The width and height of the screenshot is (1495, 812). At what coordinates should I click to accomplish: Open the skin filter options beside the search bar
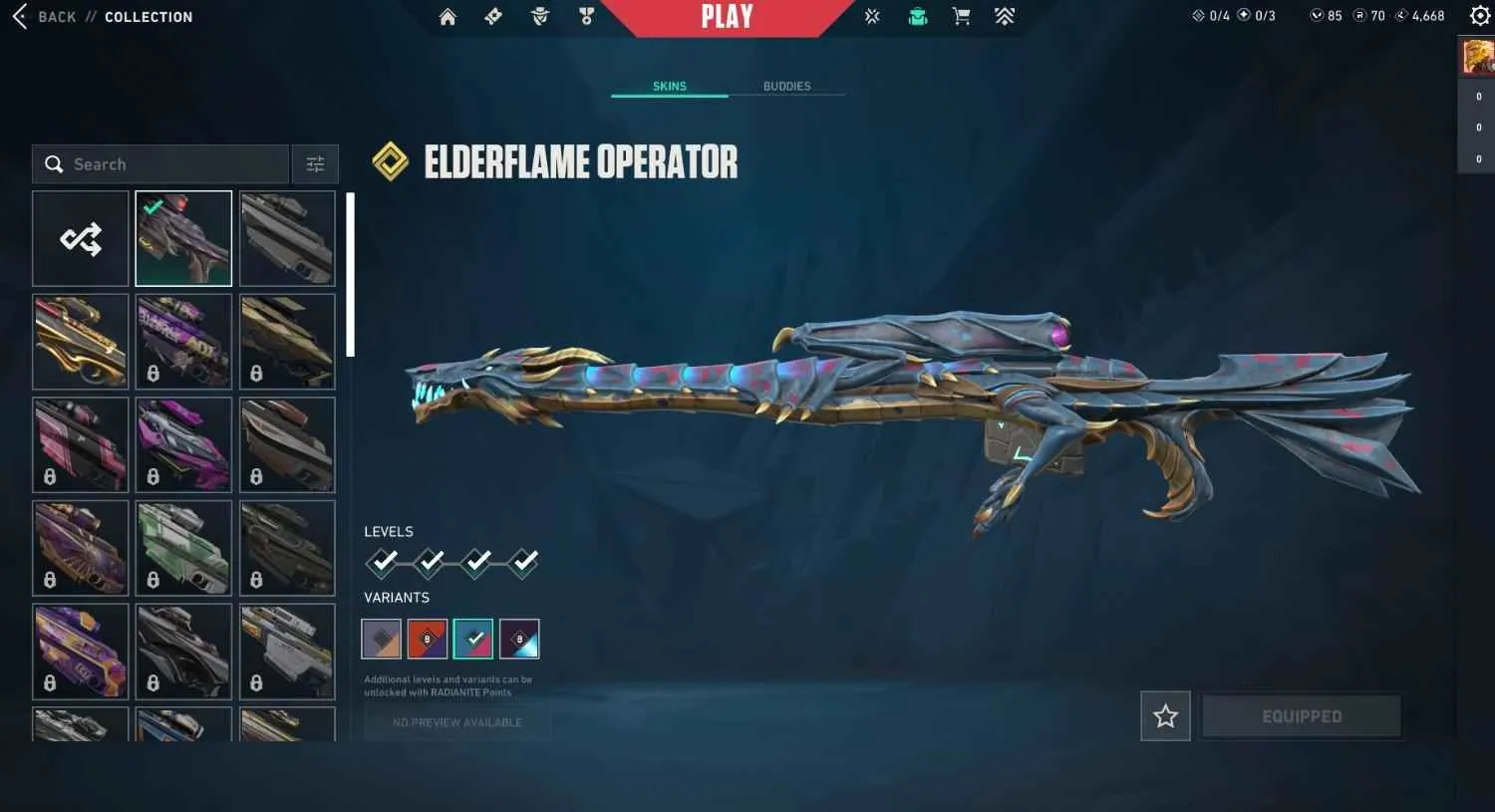click(315, 163)
